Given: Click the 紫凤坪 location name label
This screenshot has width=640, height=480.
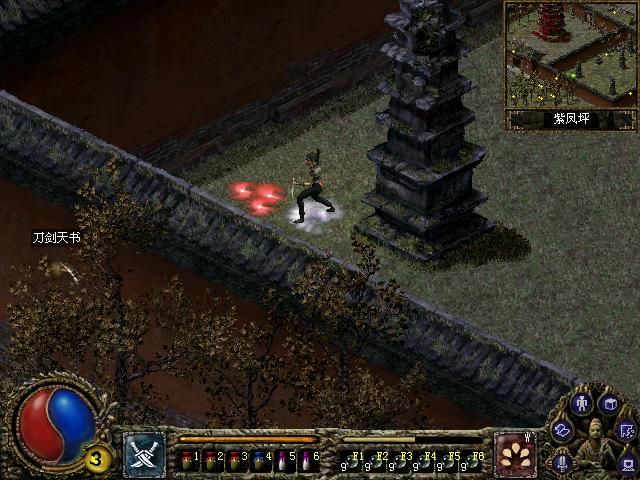Looking at the screenshot, I should [571, 119].
